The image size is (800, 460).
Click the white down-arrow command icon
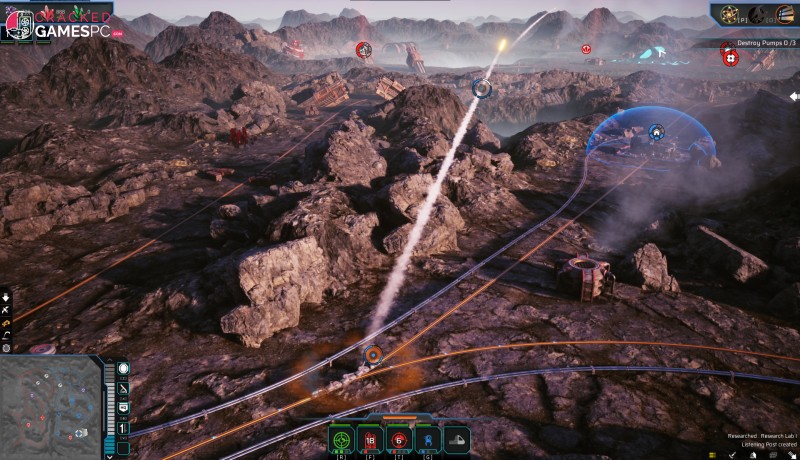[x=6, y=297]
